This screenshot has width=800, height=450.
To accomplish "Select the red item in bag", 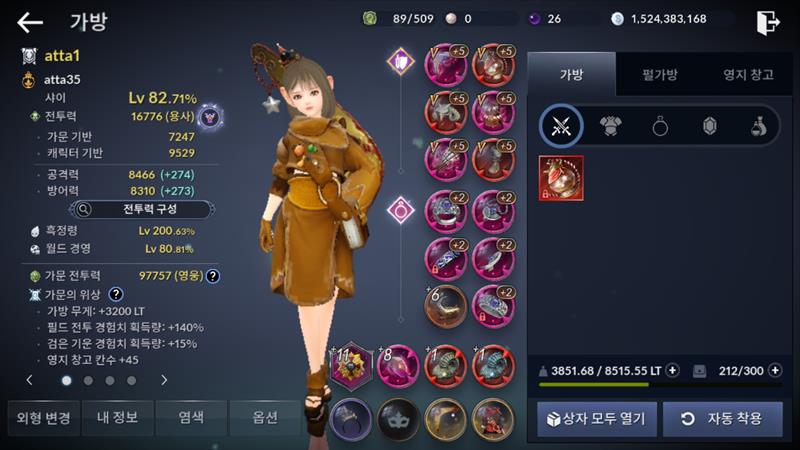I will 561,178.
